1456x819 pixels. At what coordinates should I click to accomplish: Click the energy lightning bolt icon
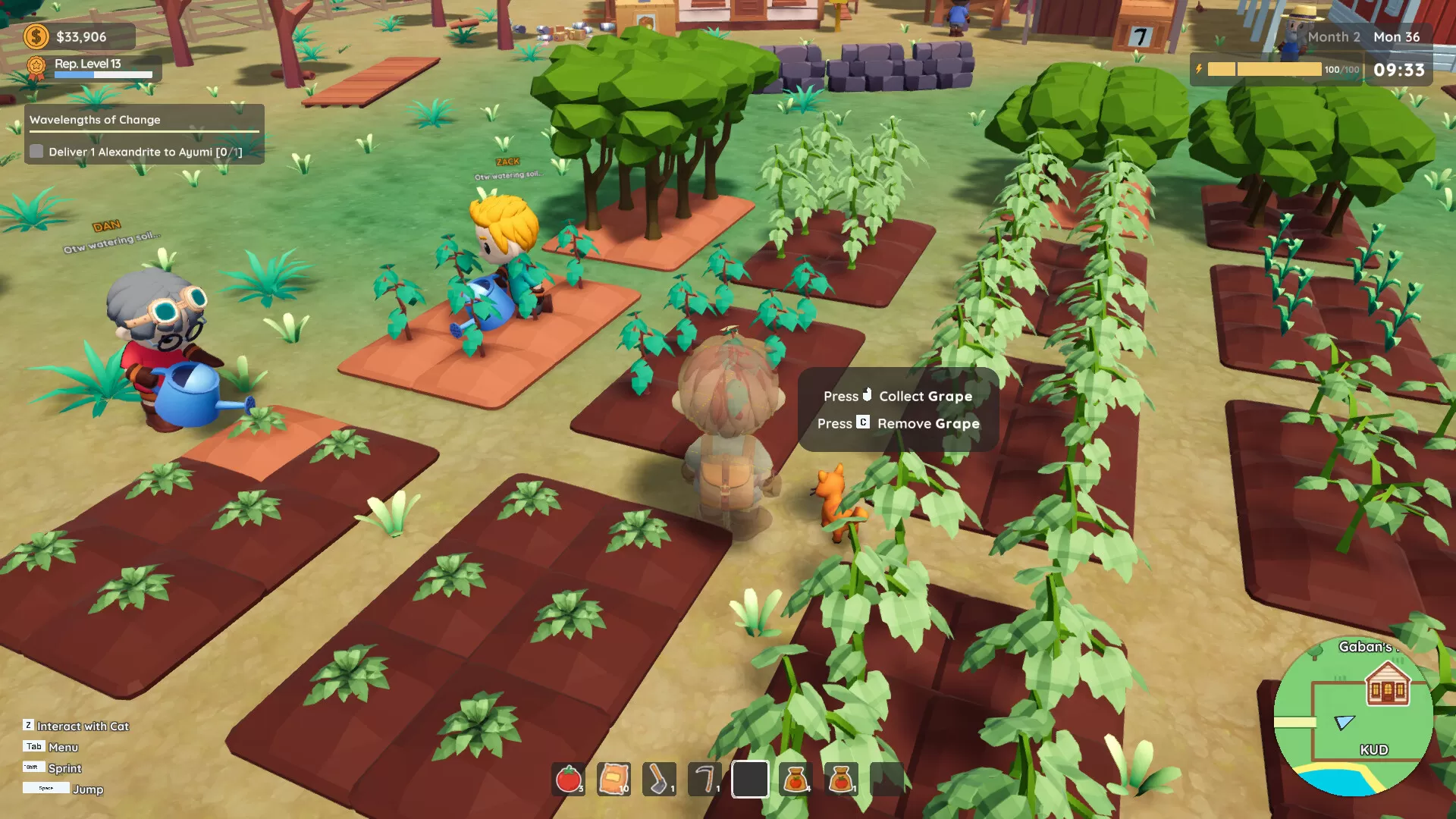[x=1199, y=68]
